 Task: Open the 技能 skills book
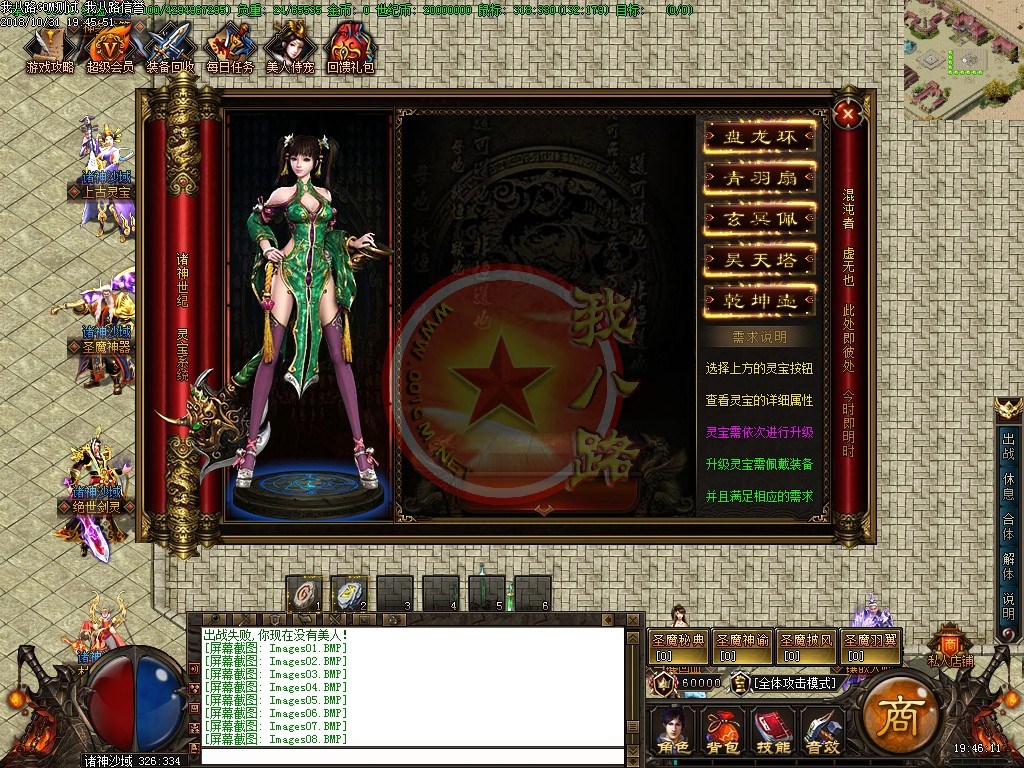tap(772, 731)
